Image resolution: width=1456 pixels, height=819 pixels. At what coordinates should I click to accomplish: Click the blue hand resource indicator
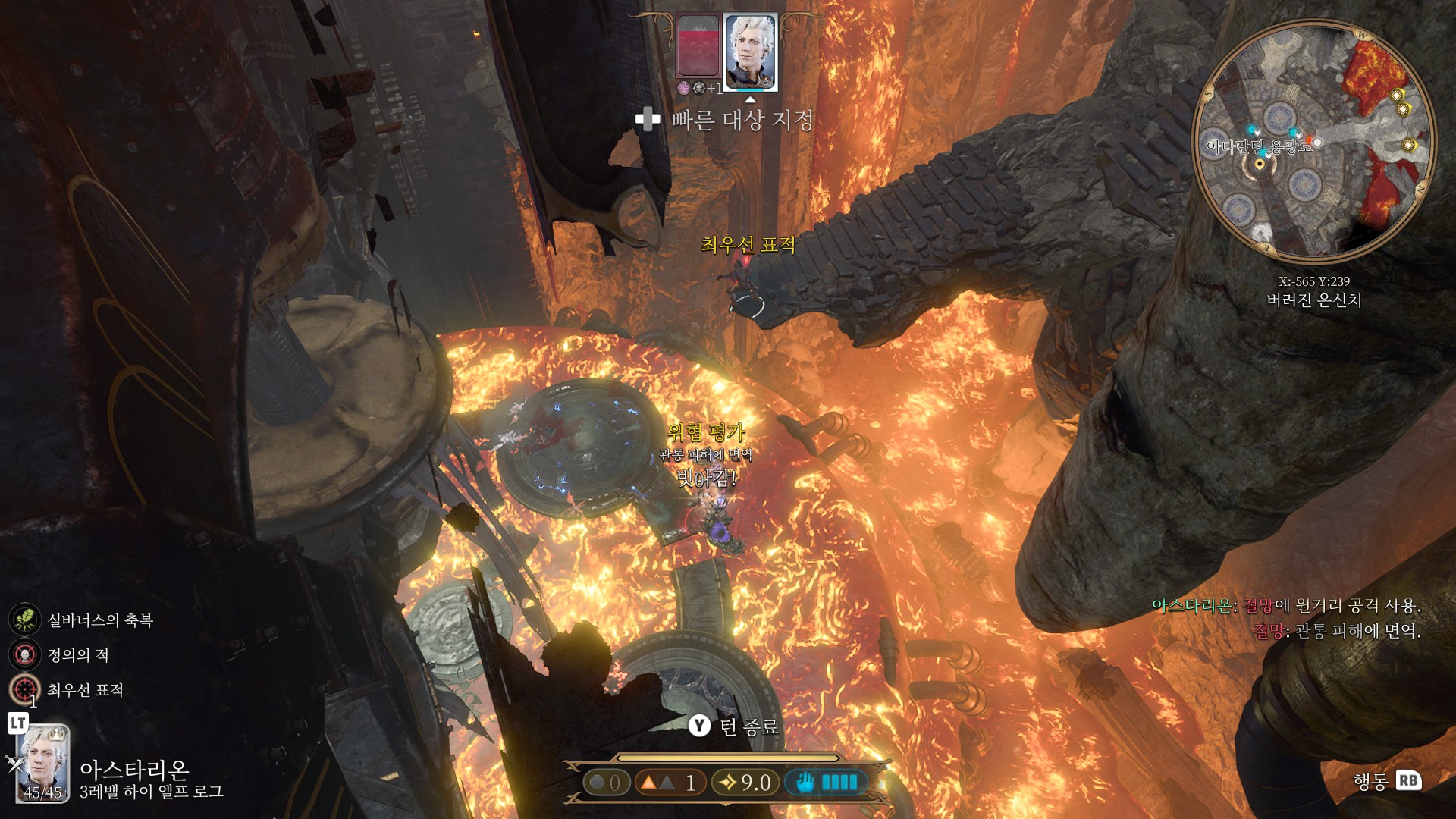826,783
